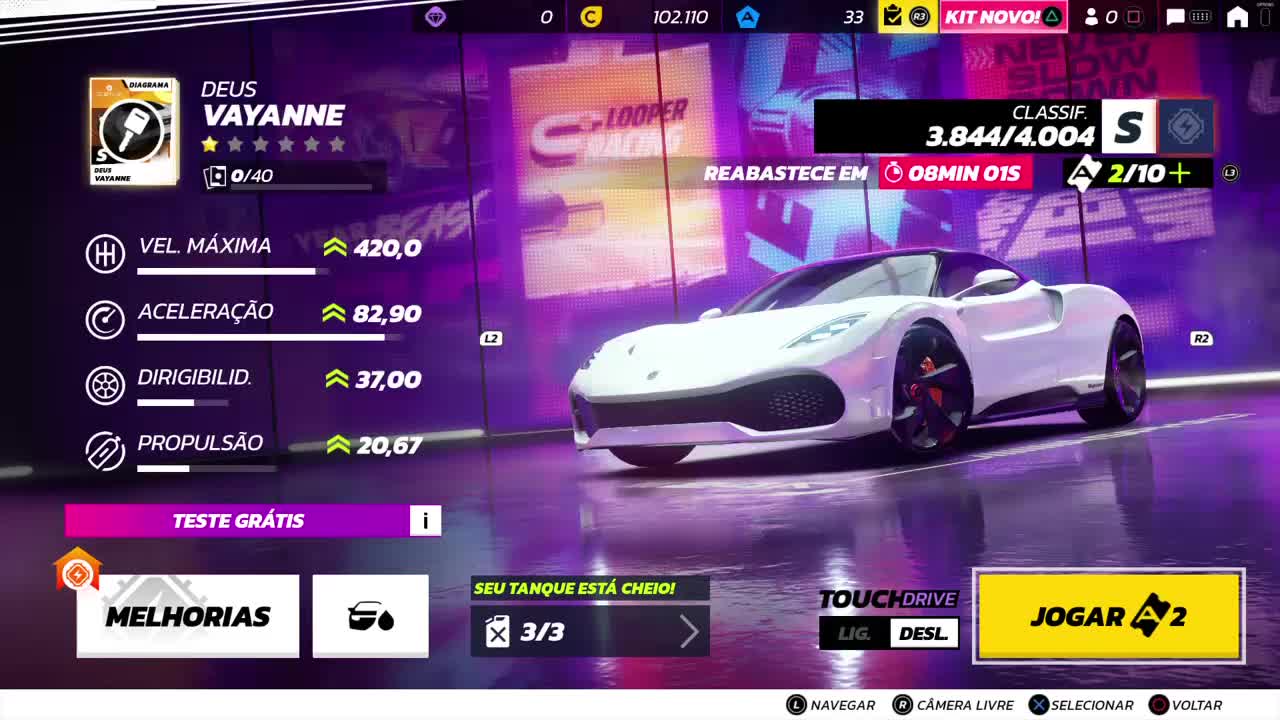Expand fuel tank details via right chevron
This screenshot has height=720, width=1280.
(691, 630)
